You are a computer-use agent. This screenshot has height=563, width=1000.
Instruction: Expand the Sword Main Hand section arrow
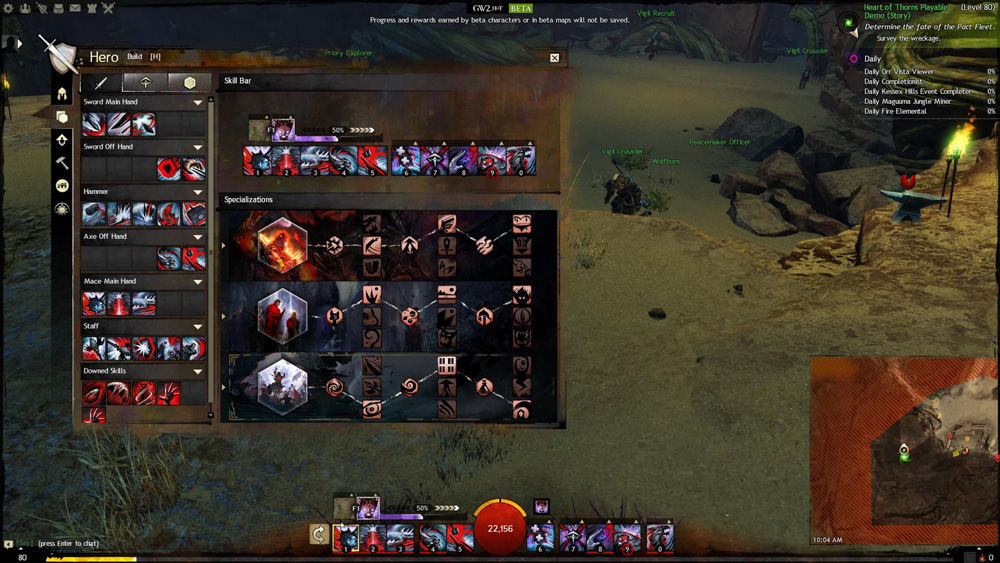click(198, 102)
